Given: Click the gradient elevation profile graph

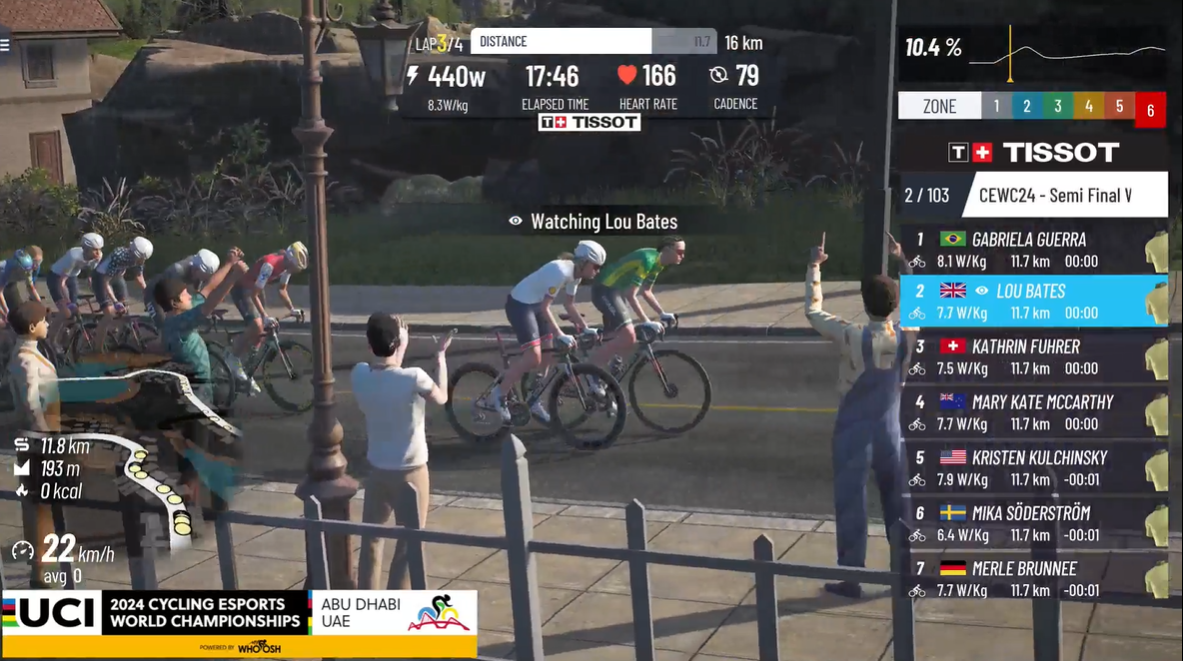Looking at the screenshot, I should tap(1066, 53).
